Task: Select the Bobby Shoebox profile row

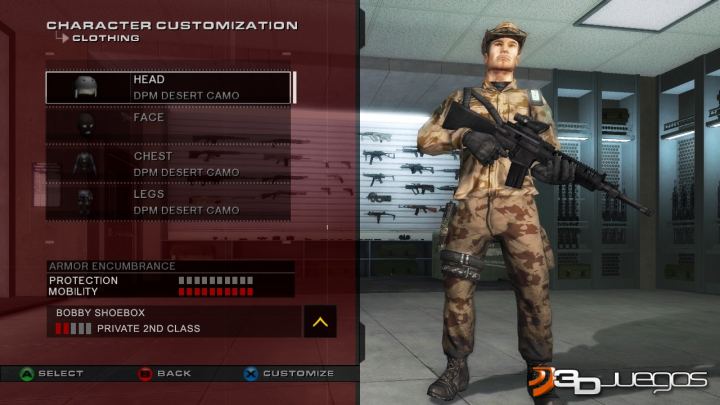Action: coord(172,320)
